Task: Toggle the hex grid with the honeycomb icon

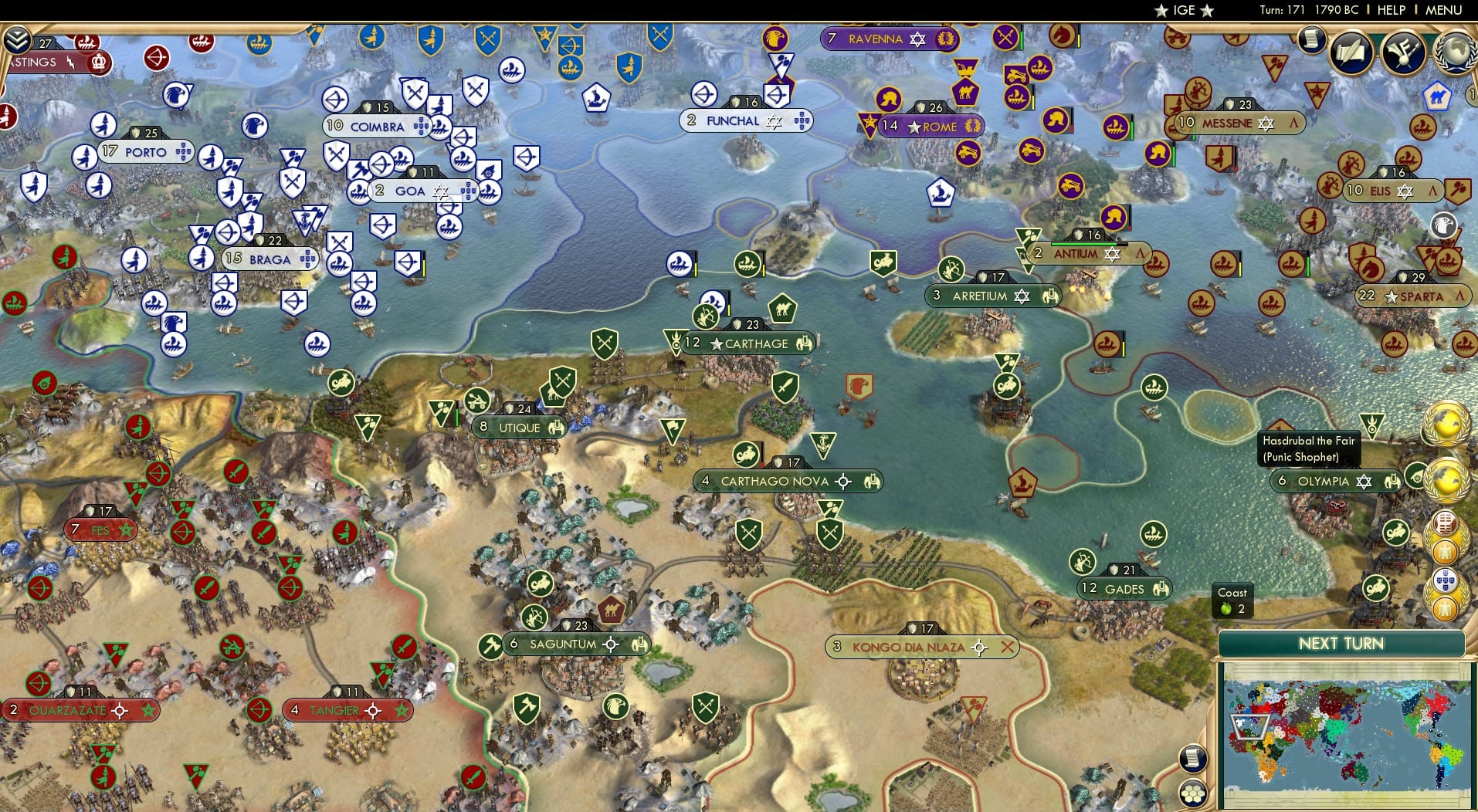Action: click(x=1193, y=793)
